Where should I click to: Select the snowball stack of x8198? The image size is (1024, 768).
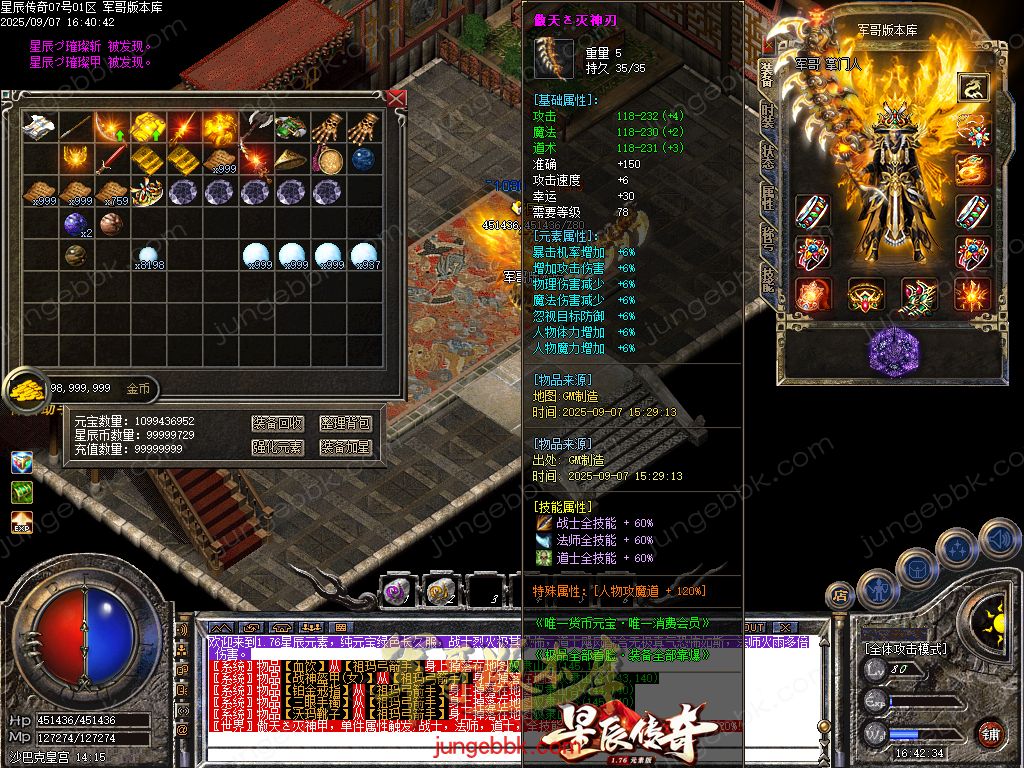(148, 256)
